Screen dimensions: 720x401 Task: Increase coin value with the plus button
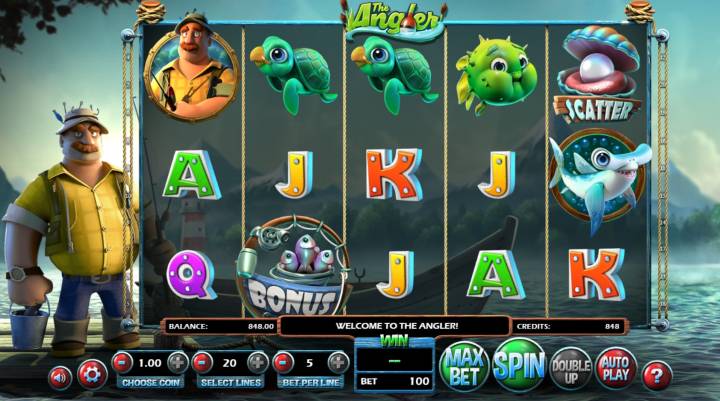click(x=177, y=362)
